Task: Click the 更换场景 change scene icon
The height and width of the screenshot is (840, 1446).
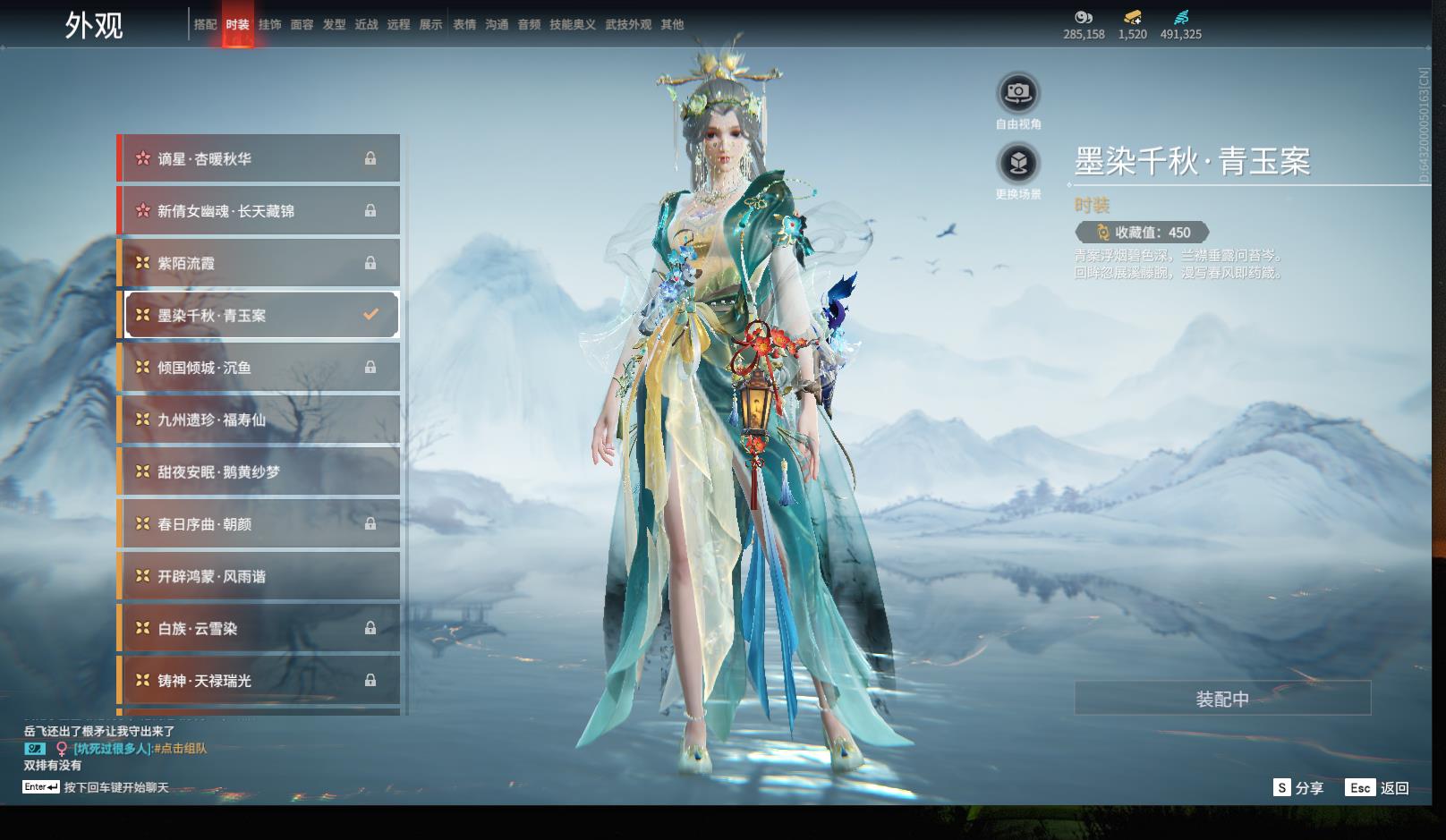Action: pos(1018,164)
